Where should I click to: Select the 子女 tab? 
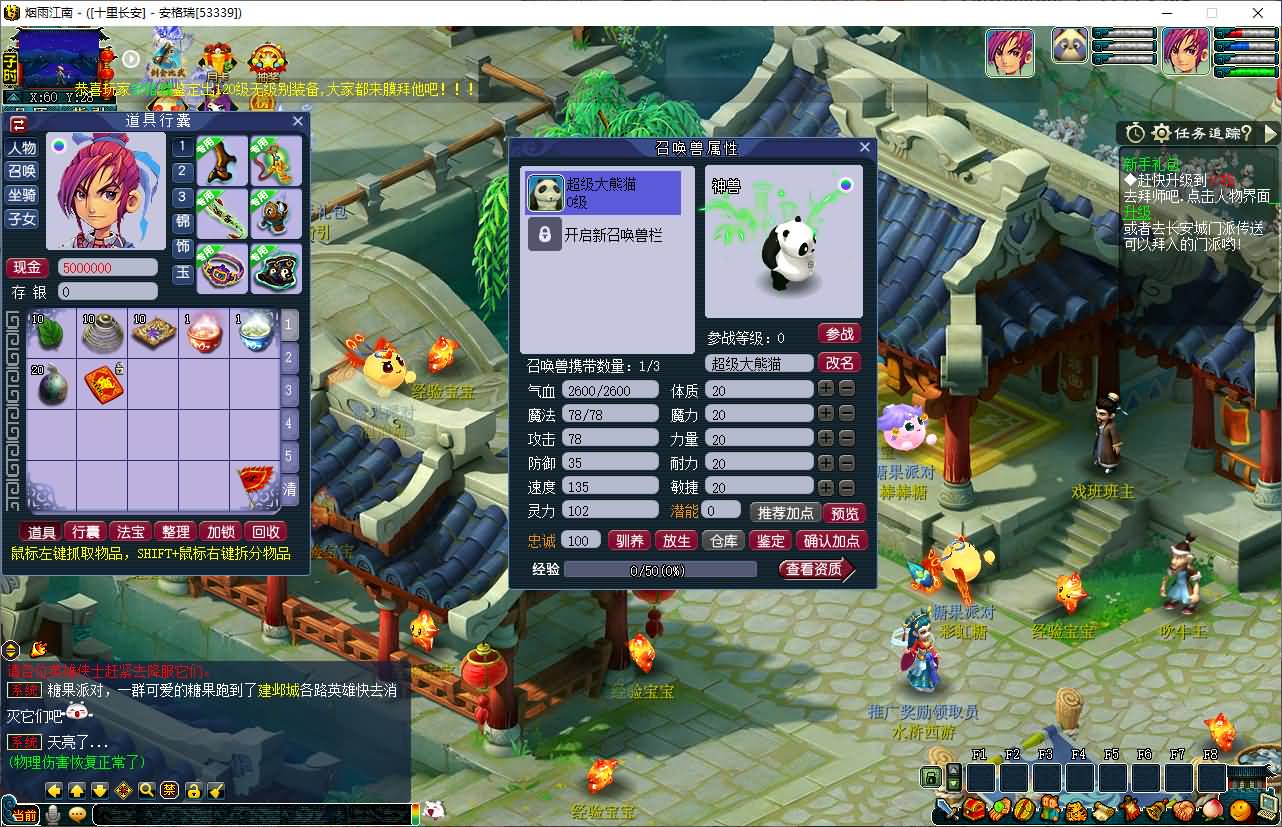22,219
